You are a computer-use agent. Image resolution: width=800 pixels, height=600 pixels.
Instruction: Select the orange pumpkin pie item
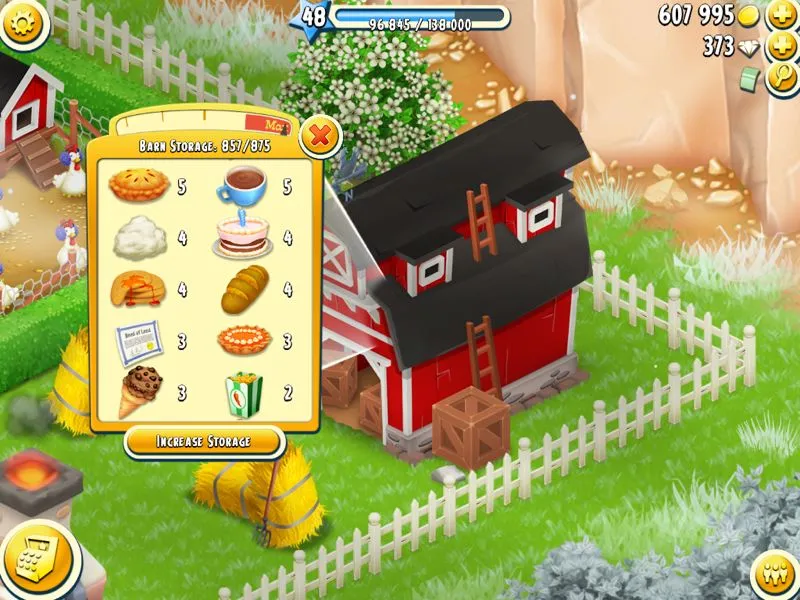243,340
